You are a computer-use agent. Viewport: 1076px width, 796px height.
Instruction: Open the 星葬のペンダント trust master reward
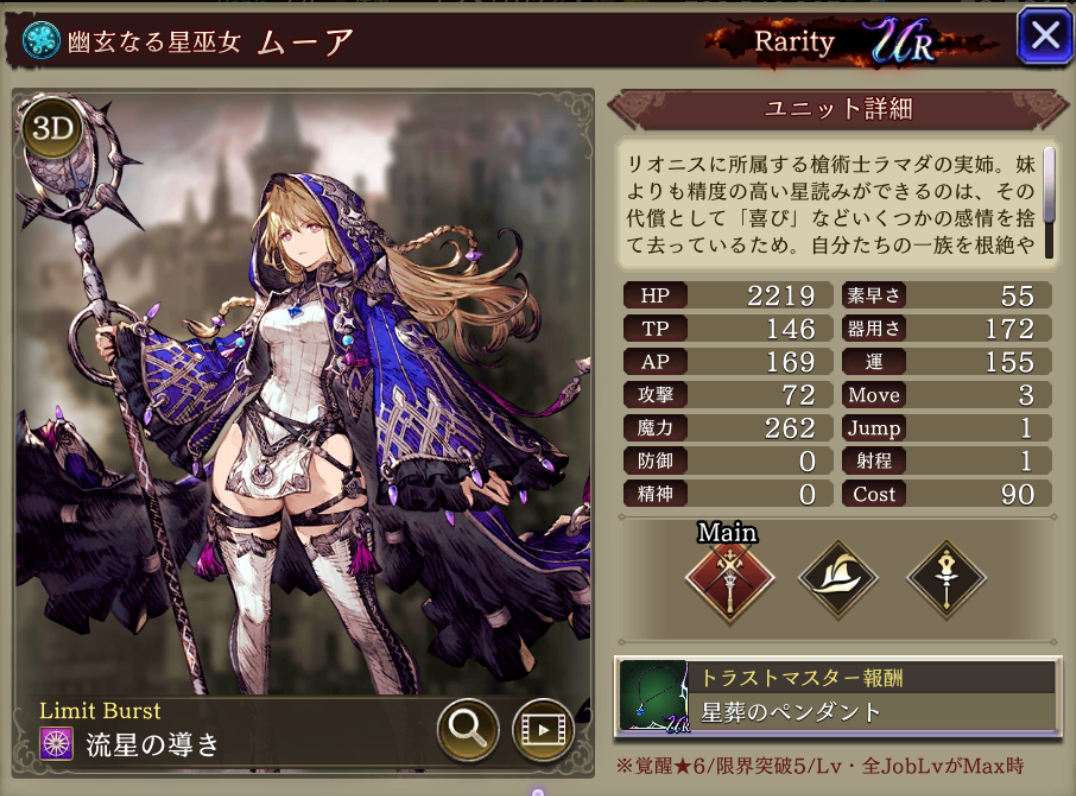point(838,698)
